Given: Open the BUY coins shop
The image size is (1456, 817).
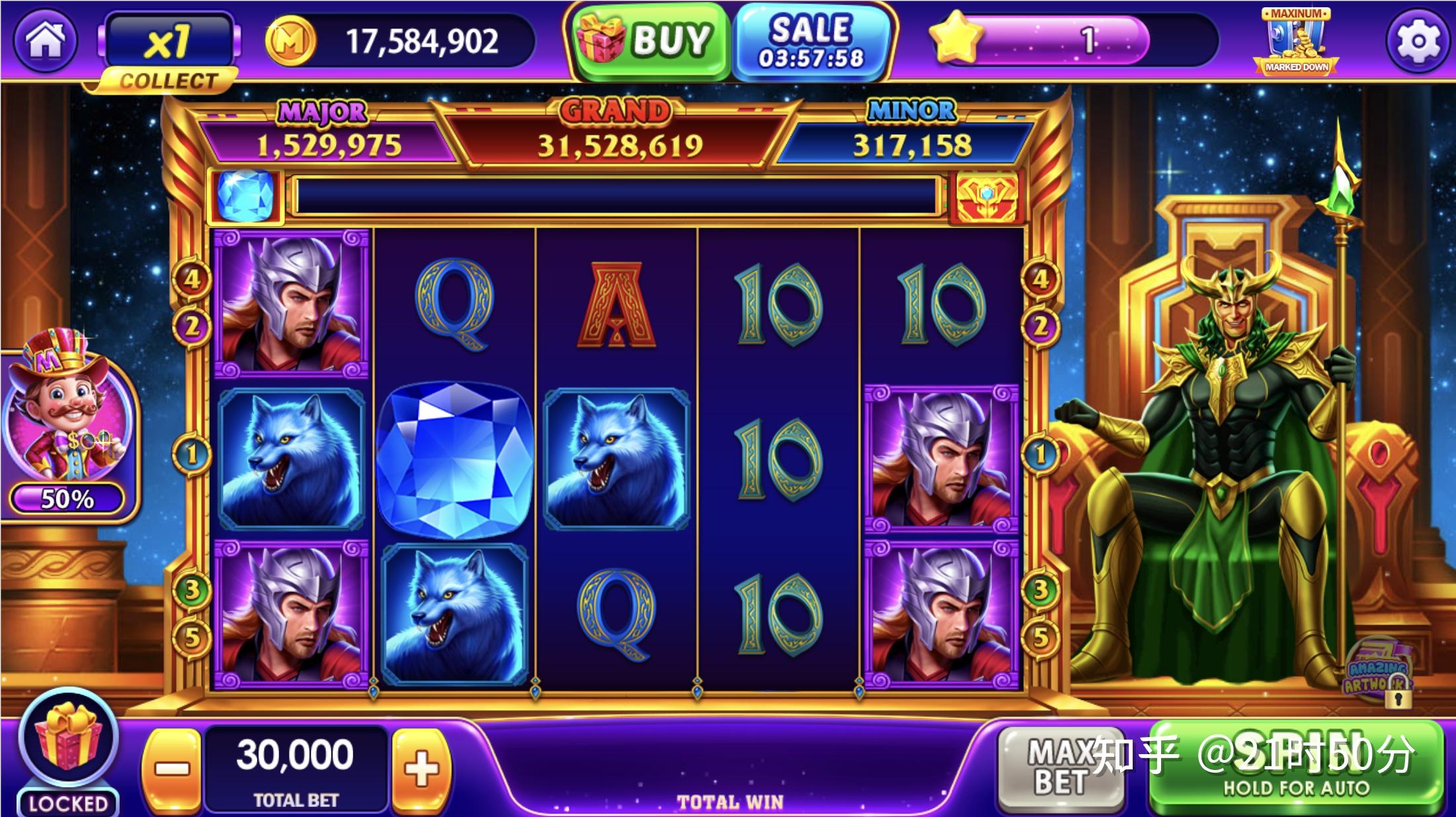Looking at the screenshot, I should click(648, 41).
